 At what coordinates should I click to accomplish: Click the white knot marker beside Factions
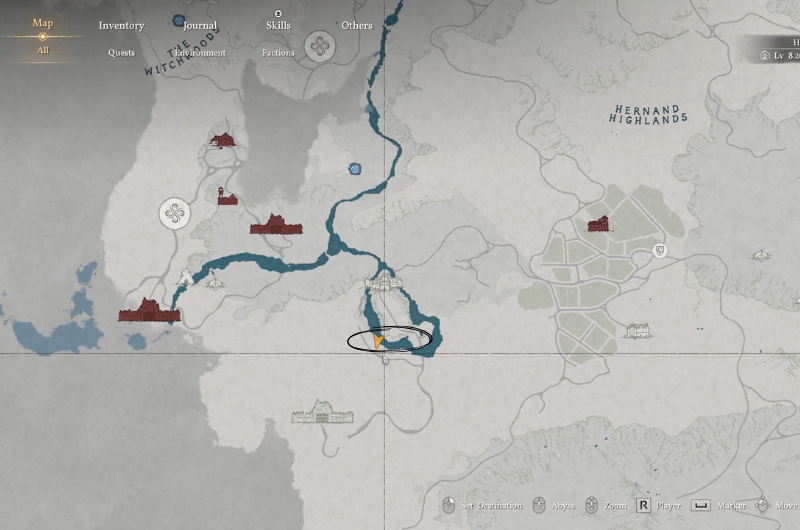click(319, 46)
